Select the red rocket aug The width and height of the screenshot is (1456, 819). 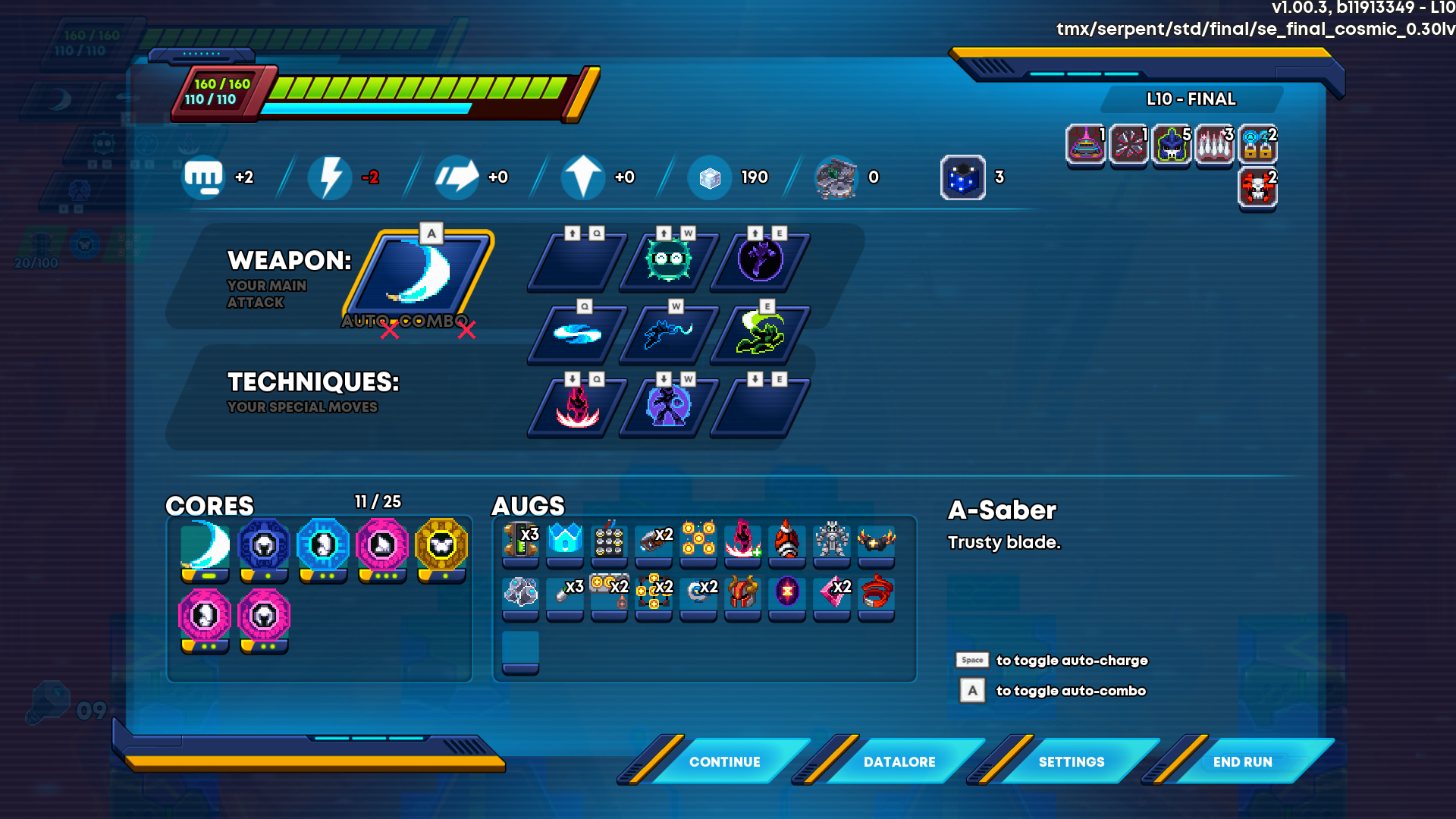787,540
